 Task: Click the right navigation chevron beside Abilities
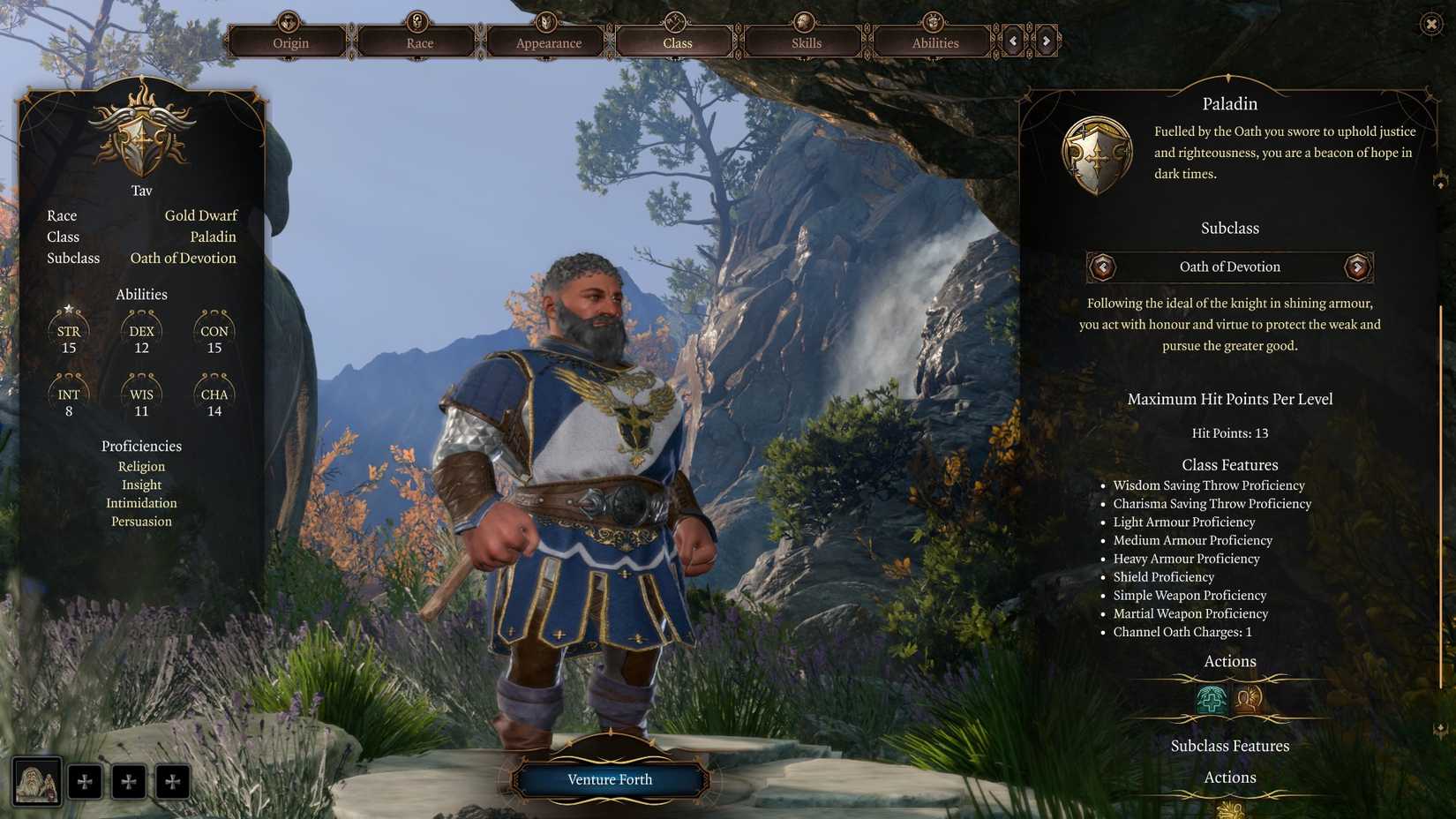(x=1047, y=40)
